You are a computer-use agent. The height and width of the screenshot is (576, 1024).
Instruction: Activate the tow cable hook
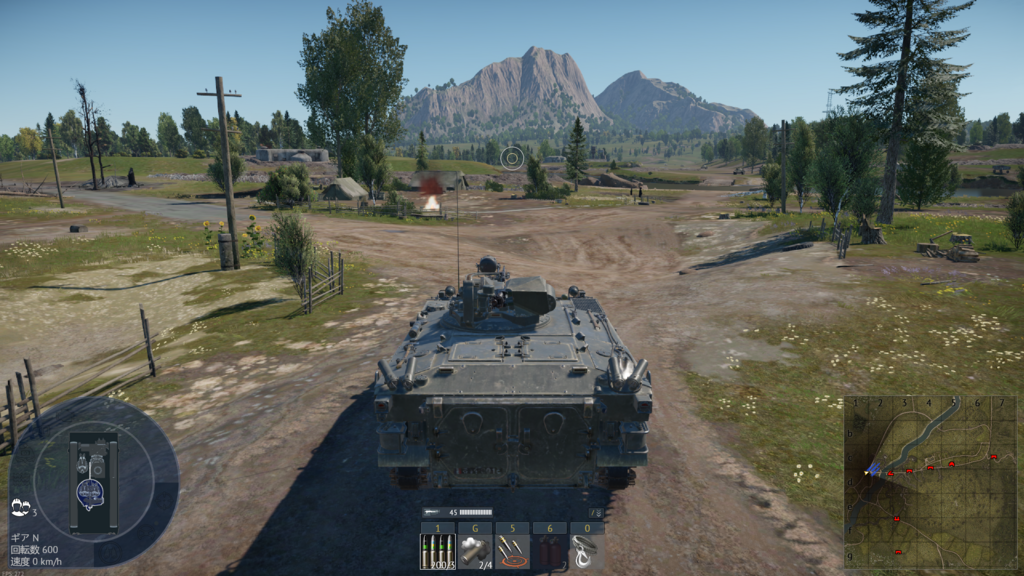click(x=587, y=551)
